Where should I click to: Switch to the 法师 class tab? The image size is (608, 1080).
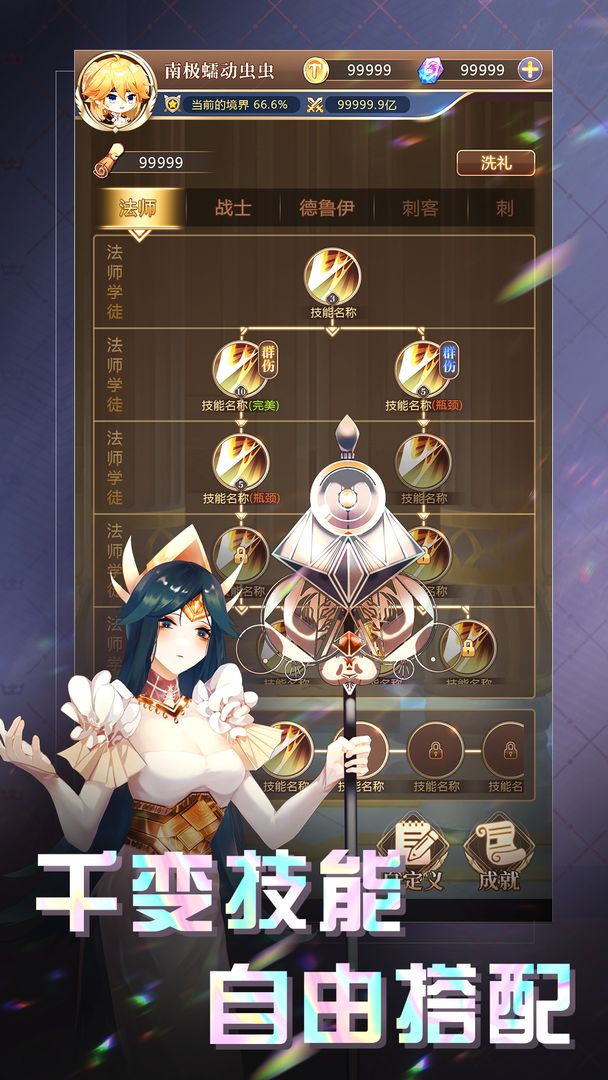coord(139,208)
